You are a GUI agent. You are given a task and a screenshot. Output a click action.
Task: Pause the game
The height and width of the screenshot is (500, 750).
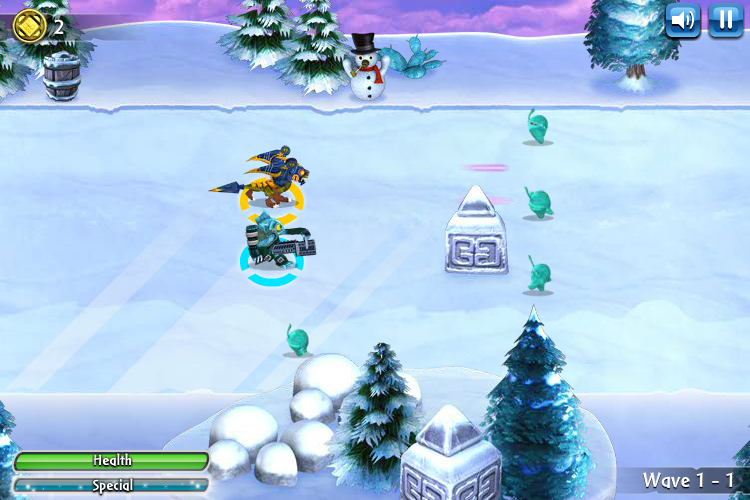click(726, 20)
